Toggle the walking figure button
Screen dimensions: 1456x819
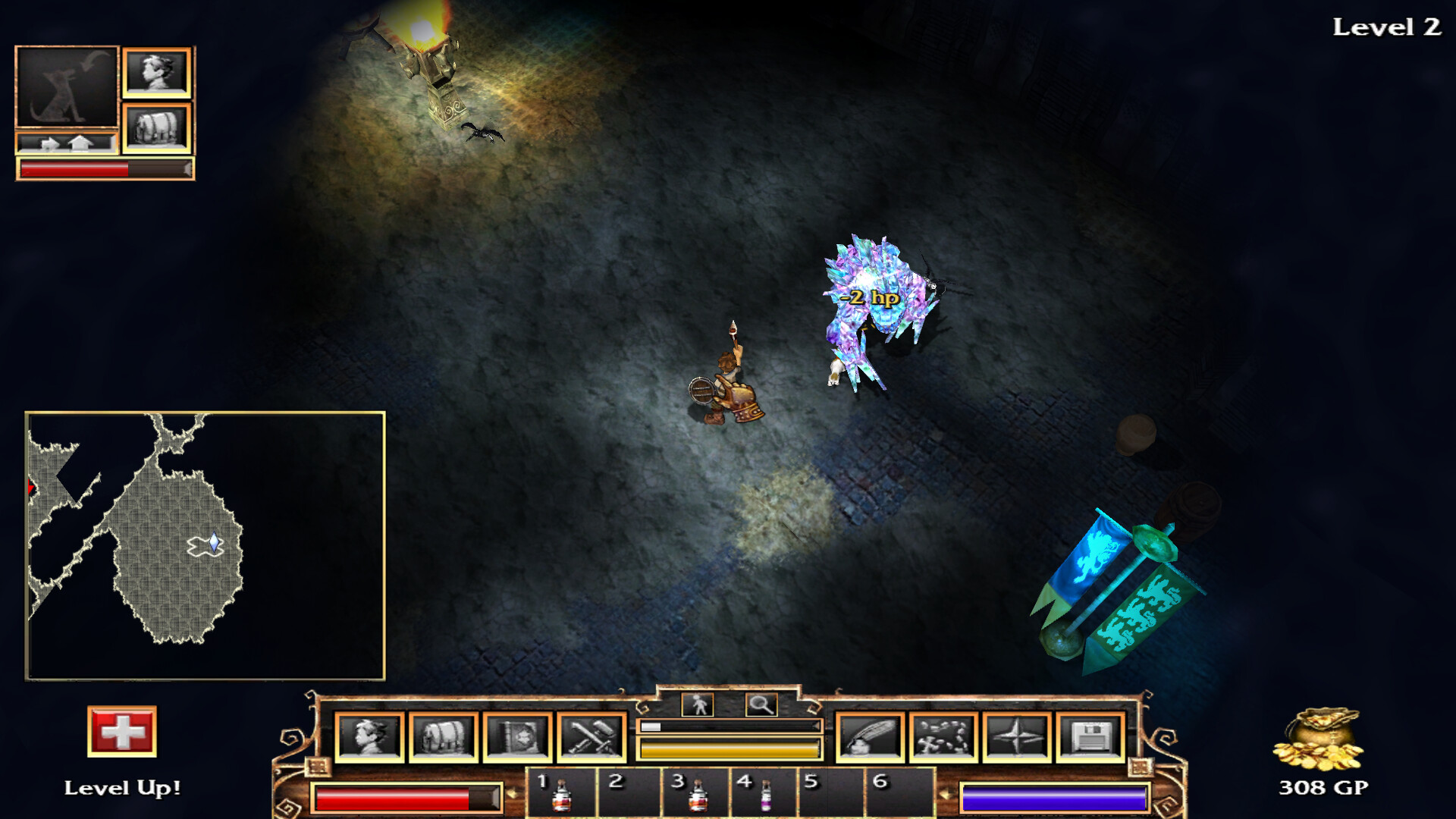pyautogui.click(x=698, y=705)
